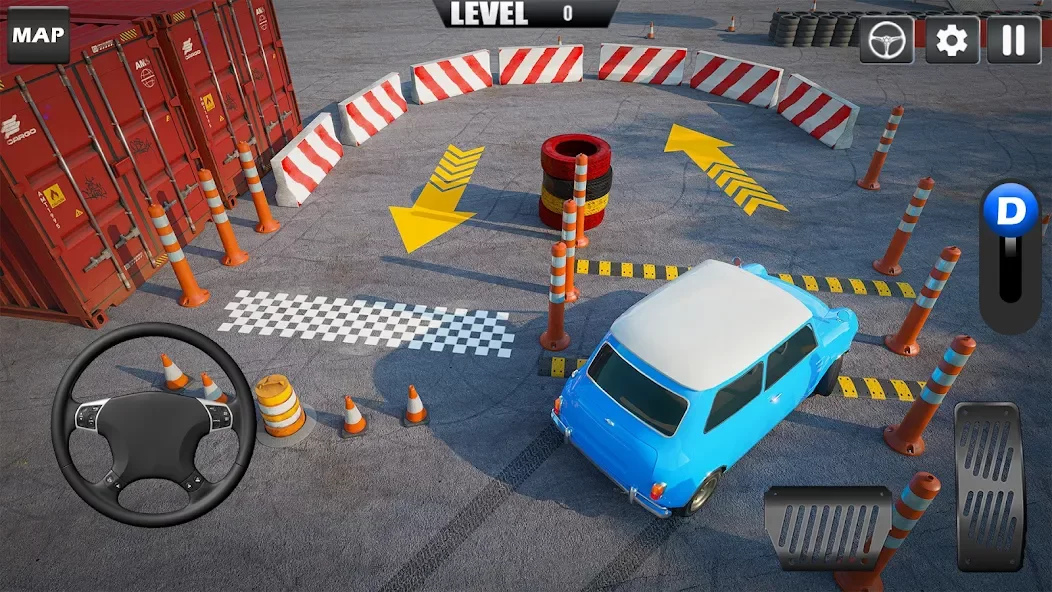Tap the steering mode icon
The height and width of the screenshot is (592, 1052).
tap(887, 40)
